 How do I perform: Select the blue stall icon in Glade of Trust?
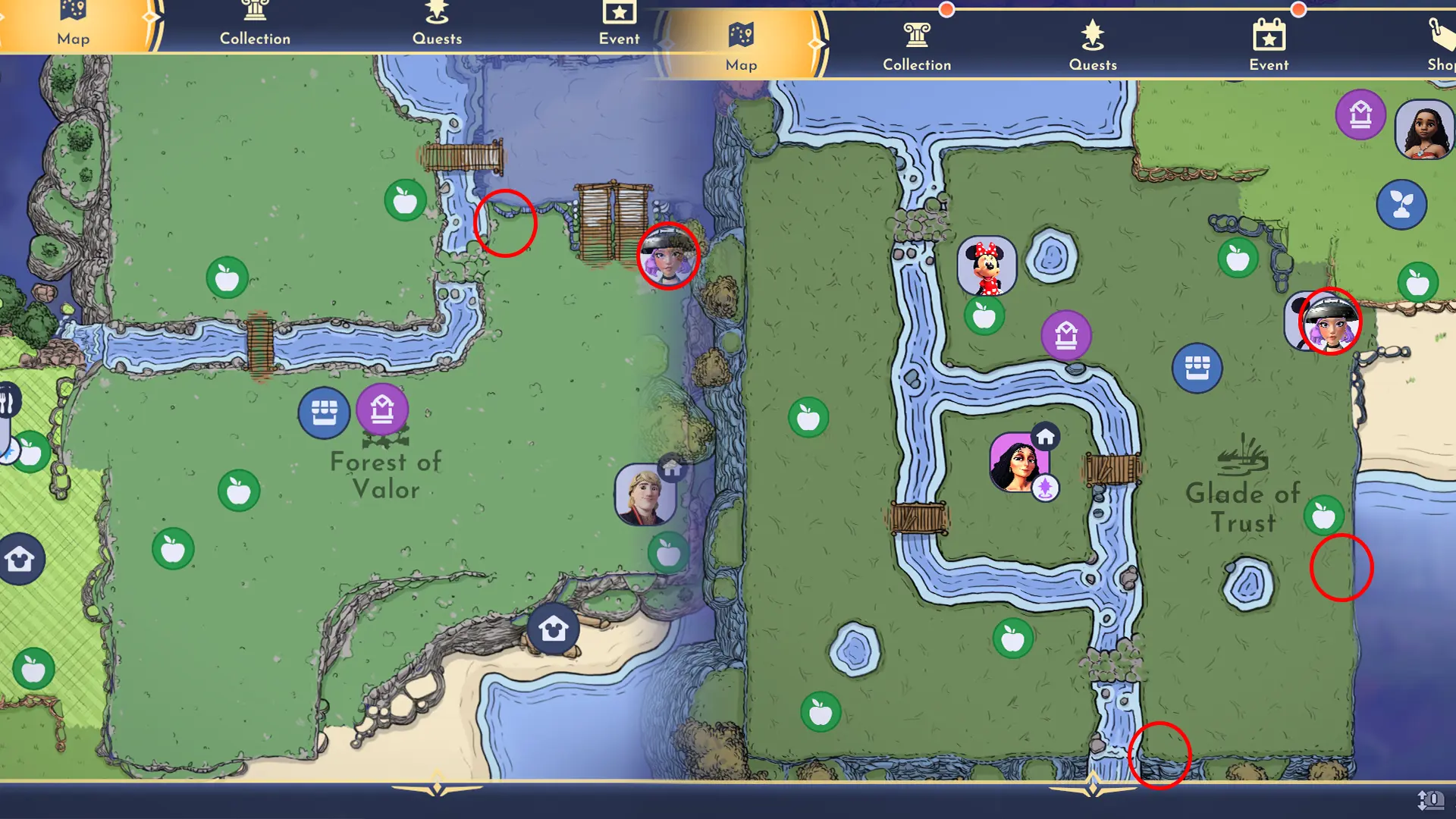point(1197,367)
